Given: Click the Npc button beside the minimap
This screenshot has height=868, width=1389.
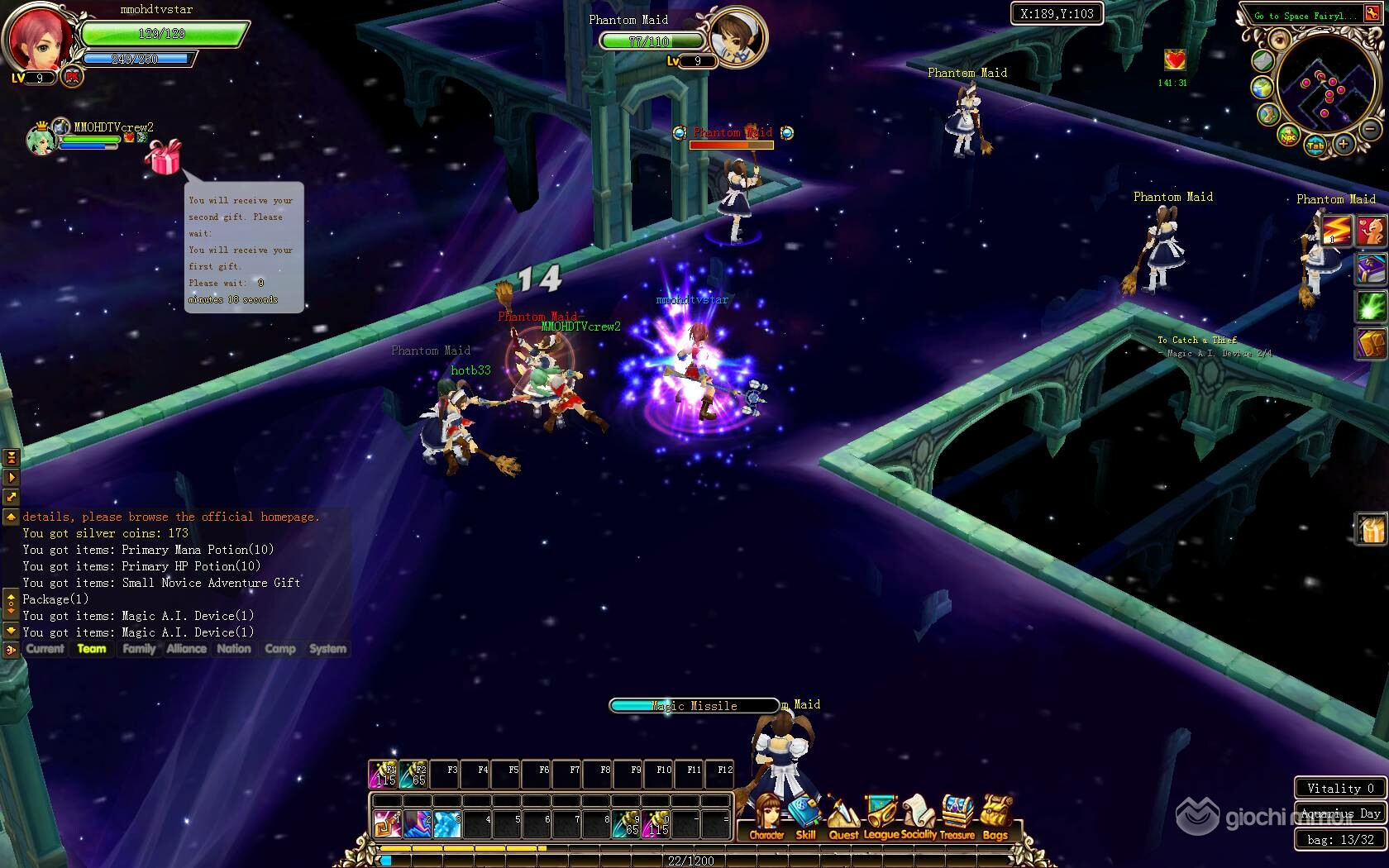Looking at the screenshot, I should (1288, 136).
